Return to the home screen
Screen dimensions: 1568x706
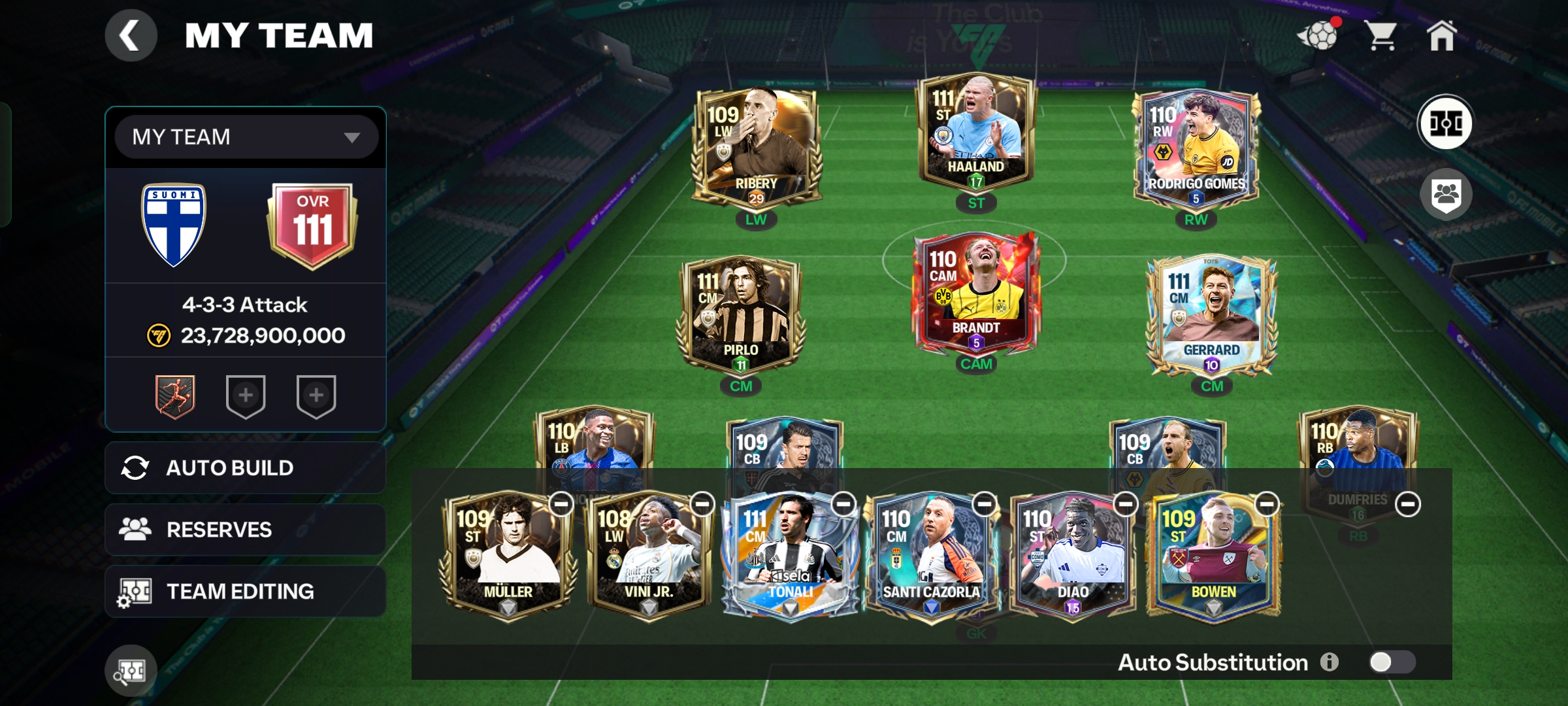pyautogui.click(x=1441, y=35)
